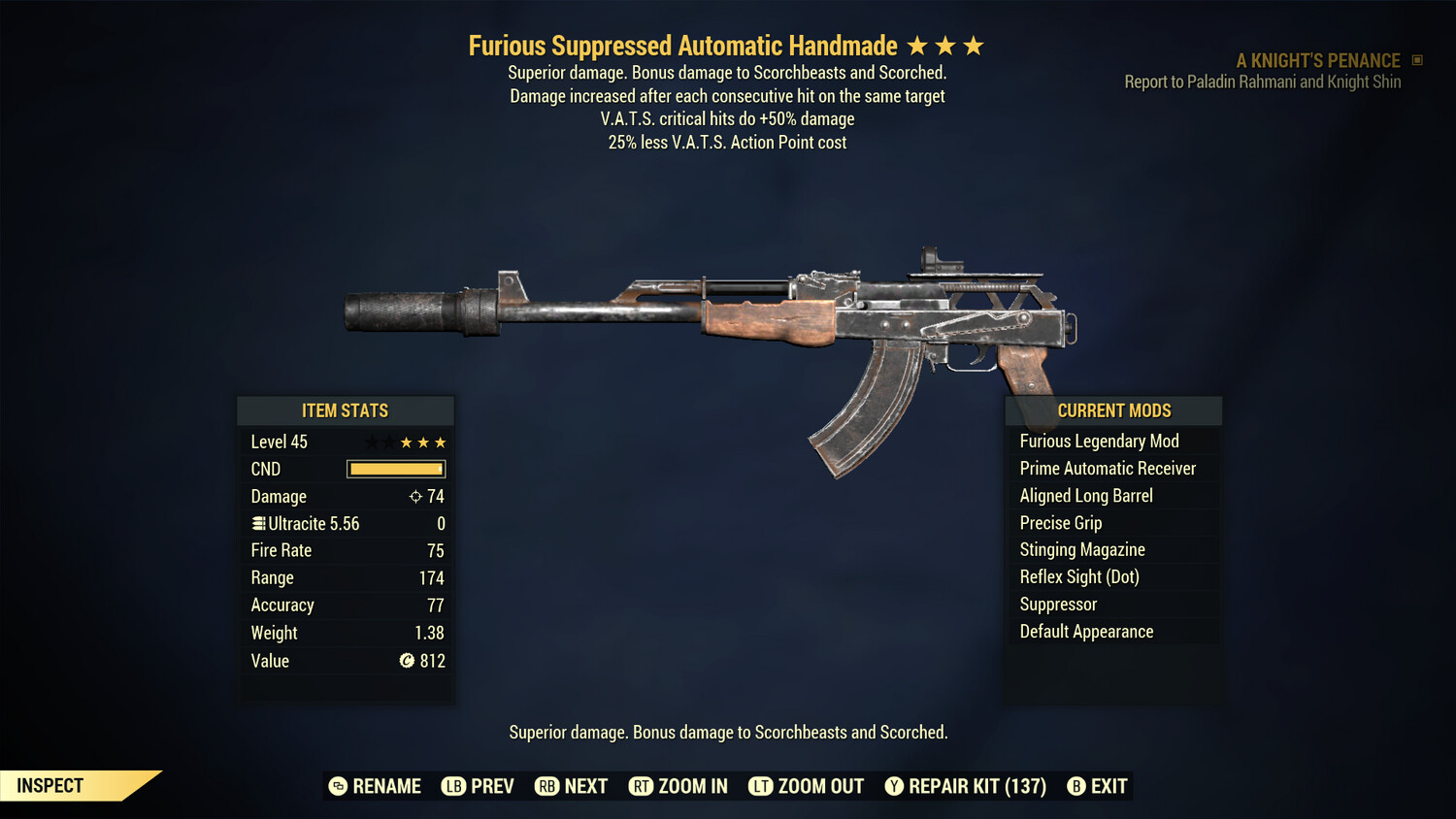Expand the Item Stats panel header
Viewport: 1456px width, 819px height.
point(346,410)
